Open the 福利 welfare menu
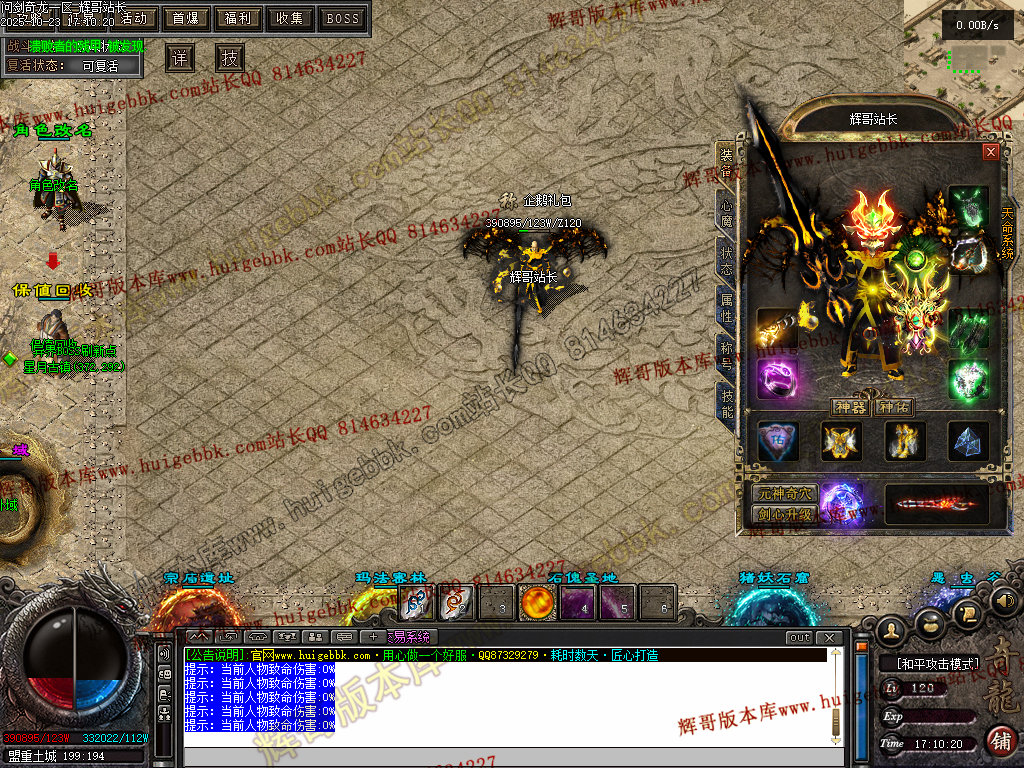Screen dimensions: 1024x768 click(238, 18)
